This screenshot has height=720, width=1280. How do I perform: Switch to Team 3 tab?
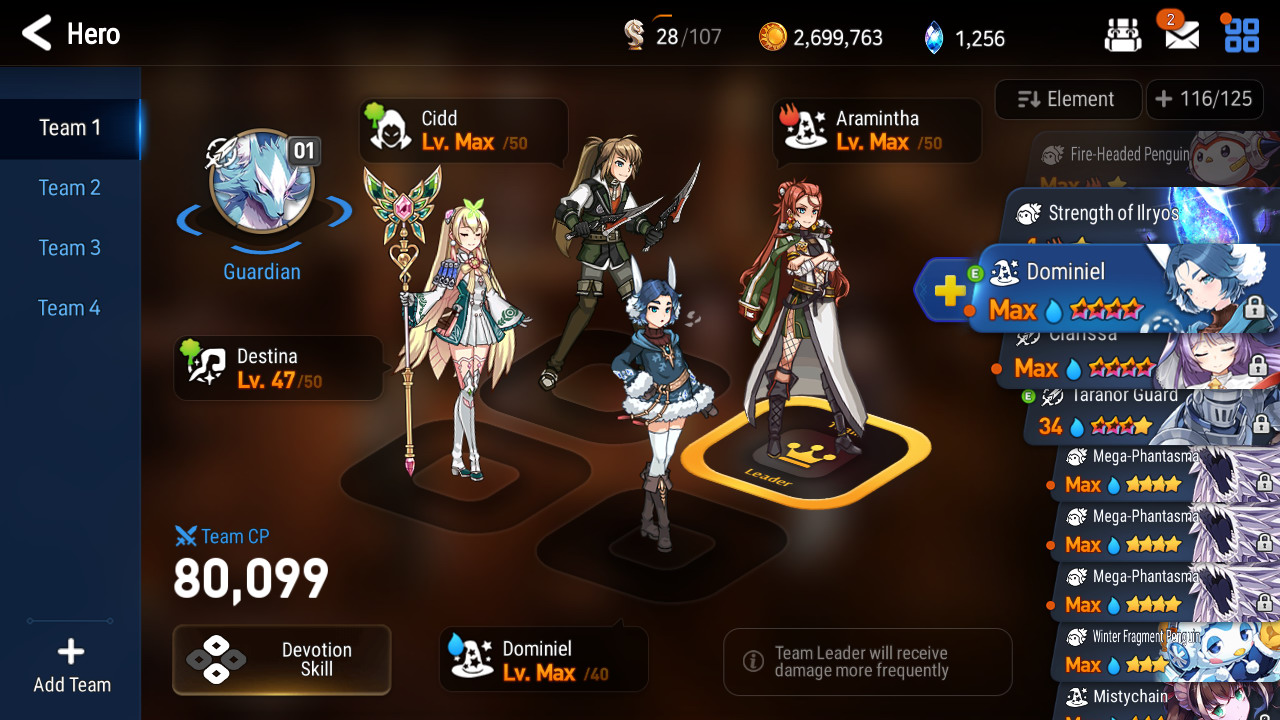pos(70,248)
